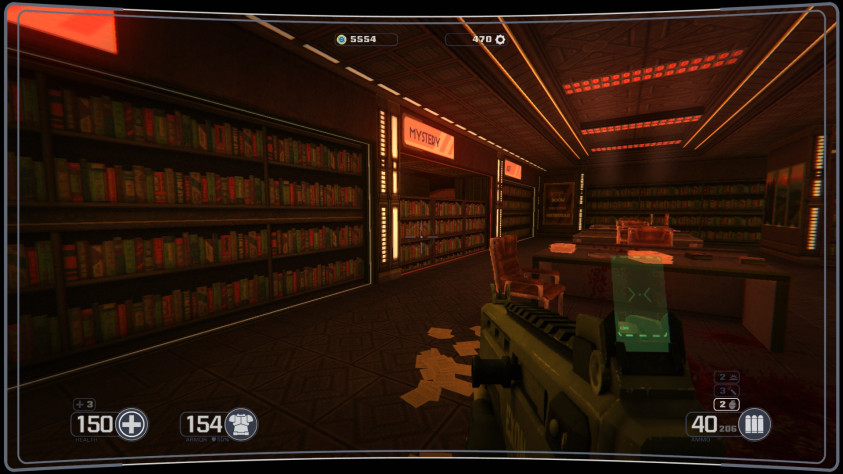
Task: Click the coin currency icon
Action: point(341,40)
